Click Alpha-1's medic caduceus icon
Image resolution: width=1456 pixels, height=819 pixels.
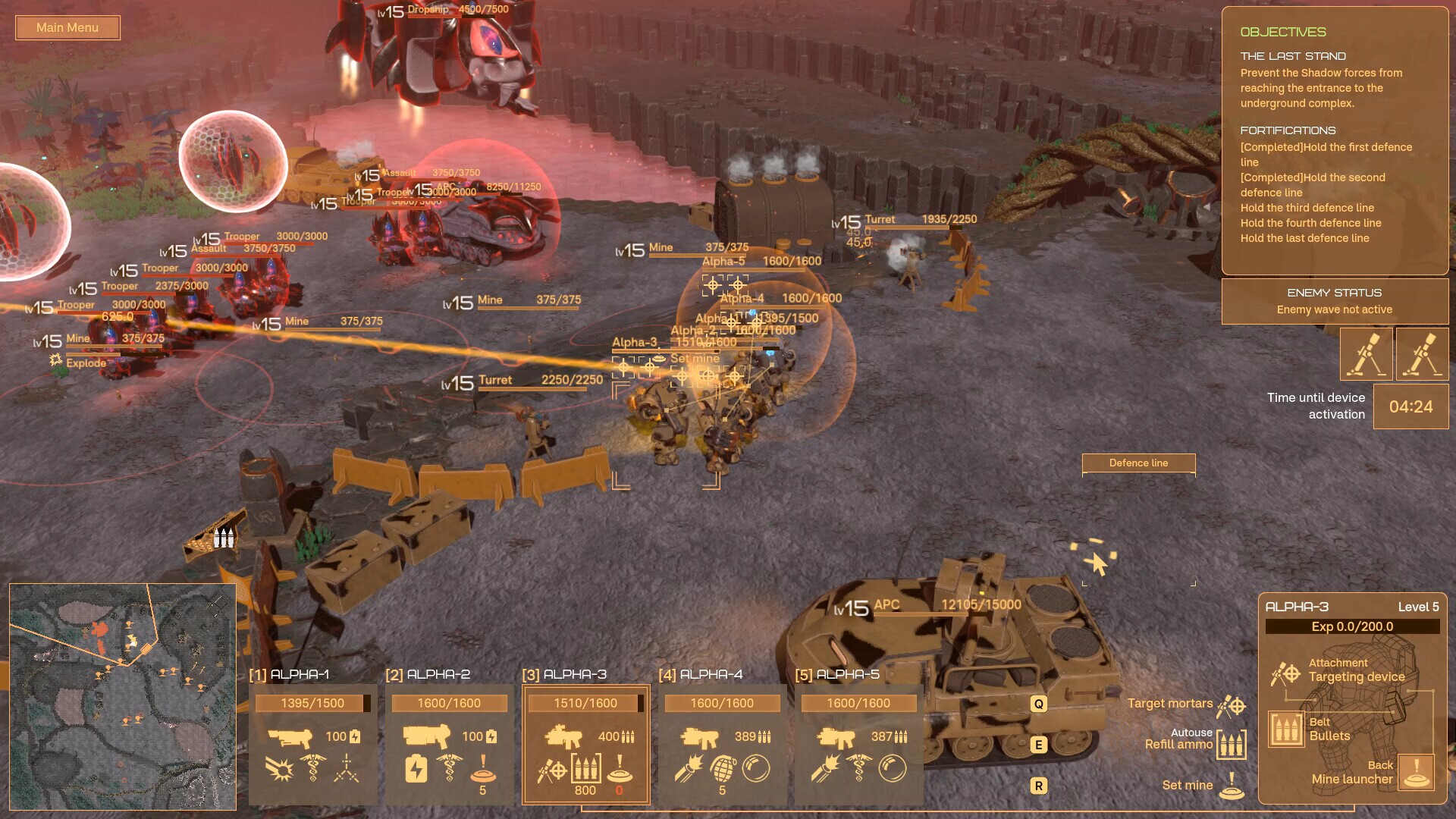(x=312, y=767)
